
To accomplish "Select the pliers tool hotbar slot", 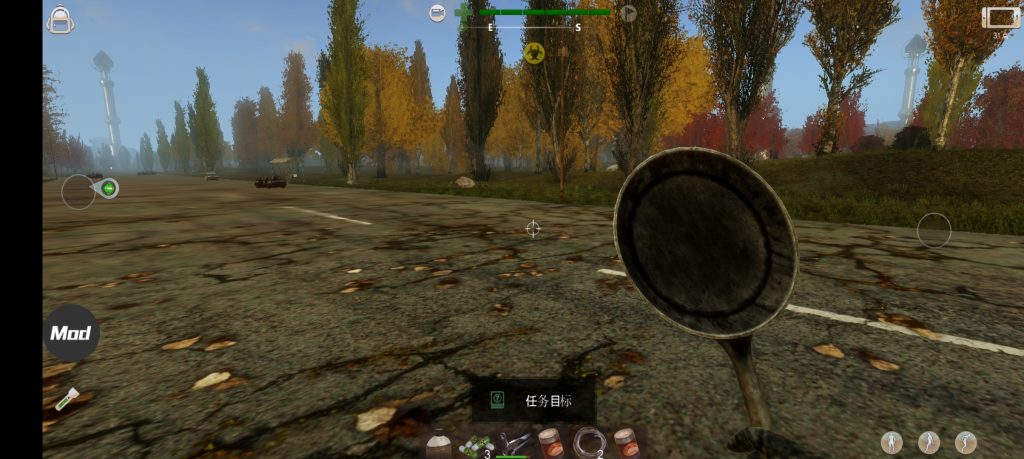I will tap(514, 442).
